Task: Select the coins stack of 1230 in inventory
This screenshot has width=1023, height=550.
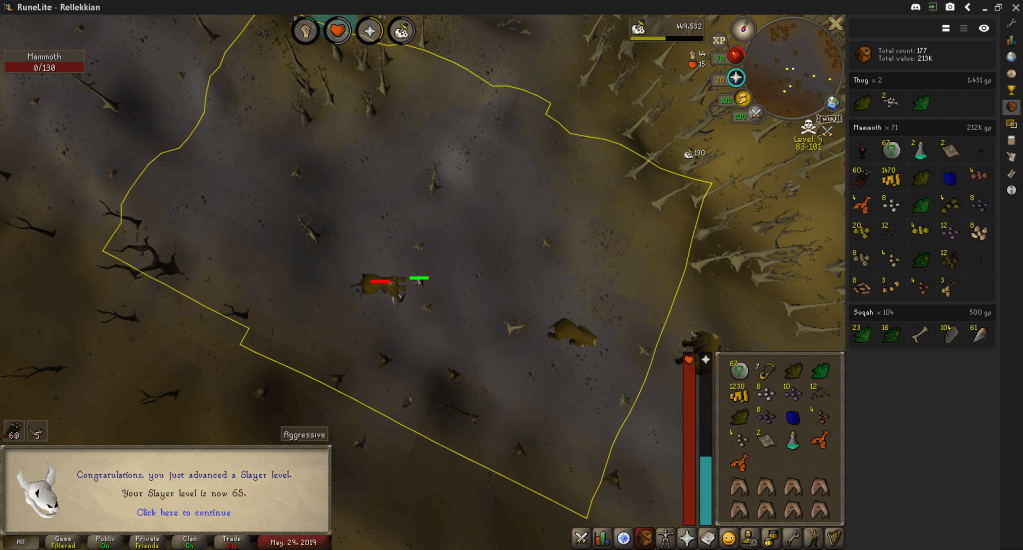Action: (740, 394)
